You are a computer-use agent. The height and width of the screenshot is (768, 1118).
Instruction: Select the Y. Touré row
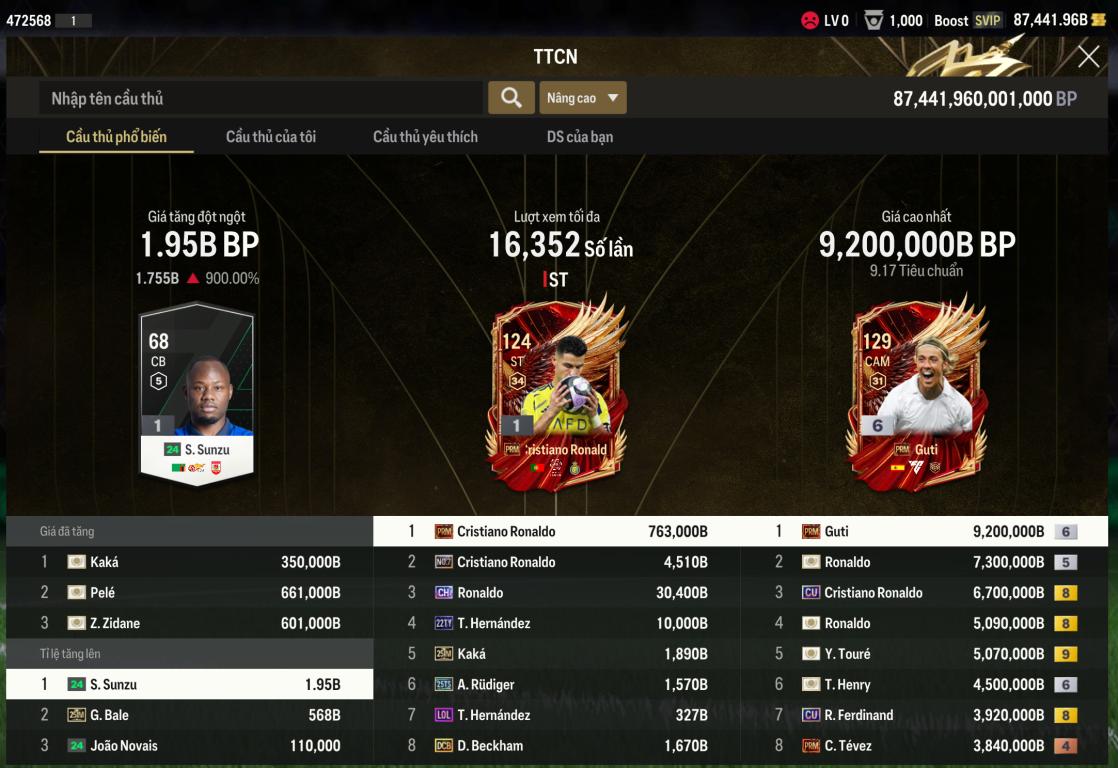[x=924, y=654]
